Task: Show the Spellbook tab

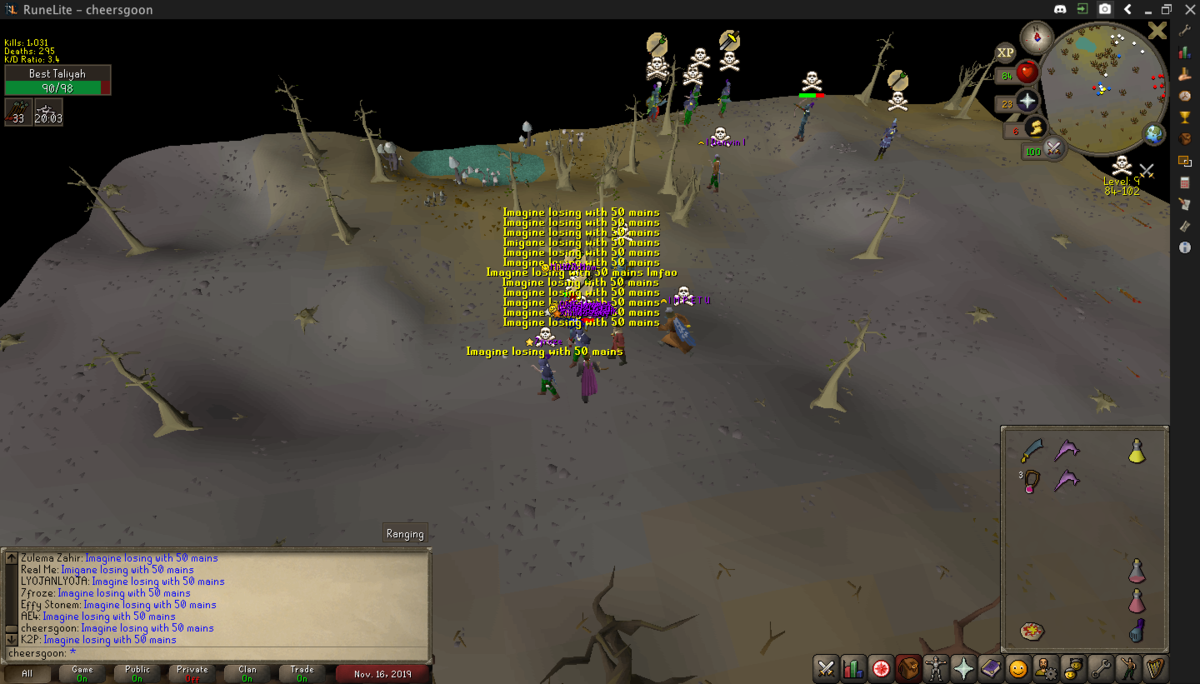Action: (x=990, y=668)
